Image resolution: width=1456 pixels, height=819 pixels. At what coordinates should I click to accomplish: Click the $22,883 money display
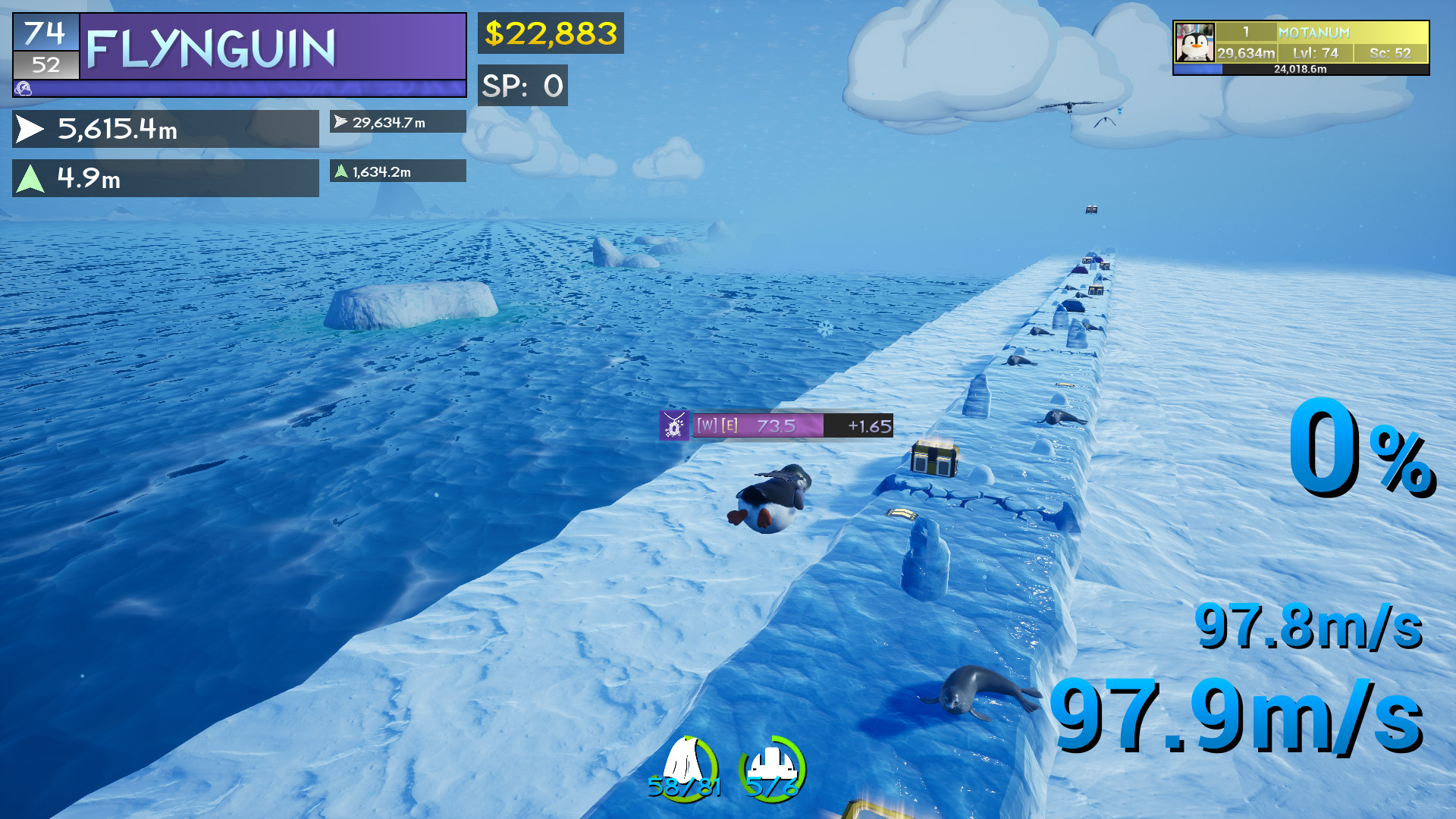551,33
